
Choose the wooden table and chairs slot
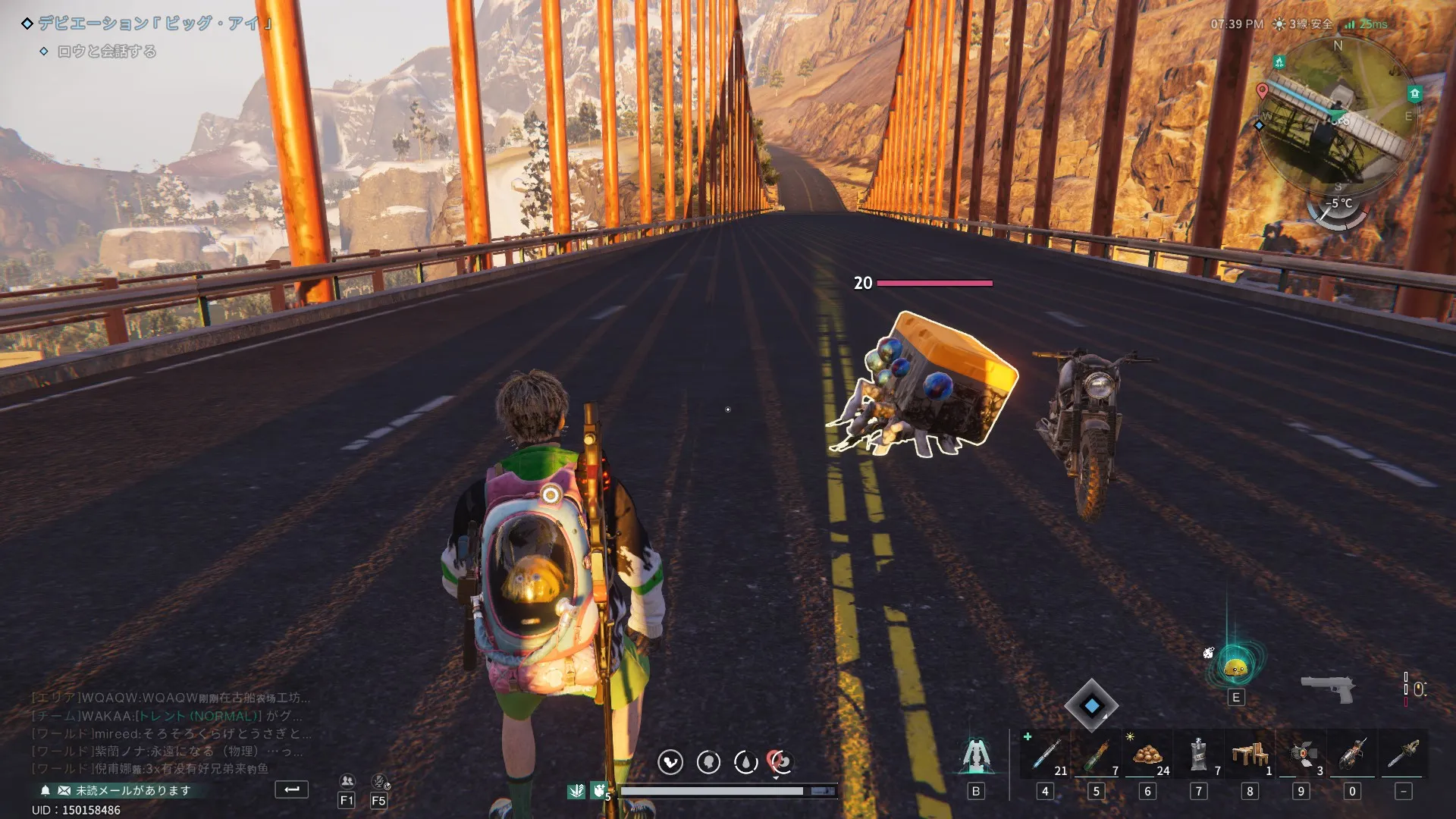pyautogui.click(x=1250, y=755)
